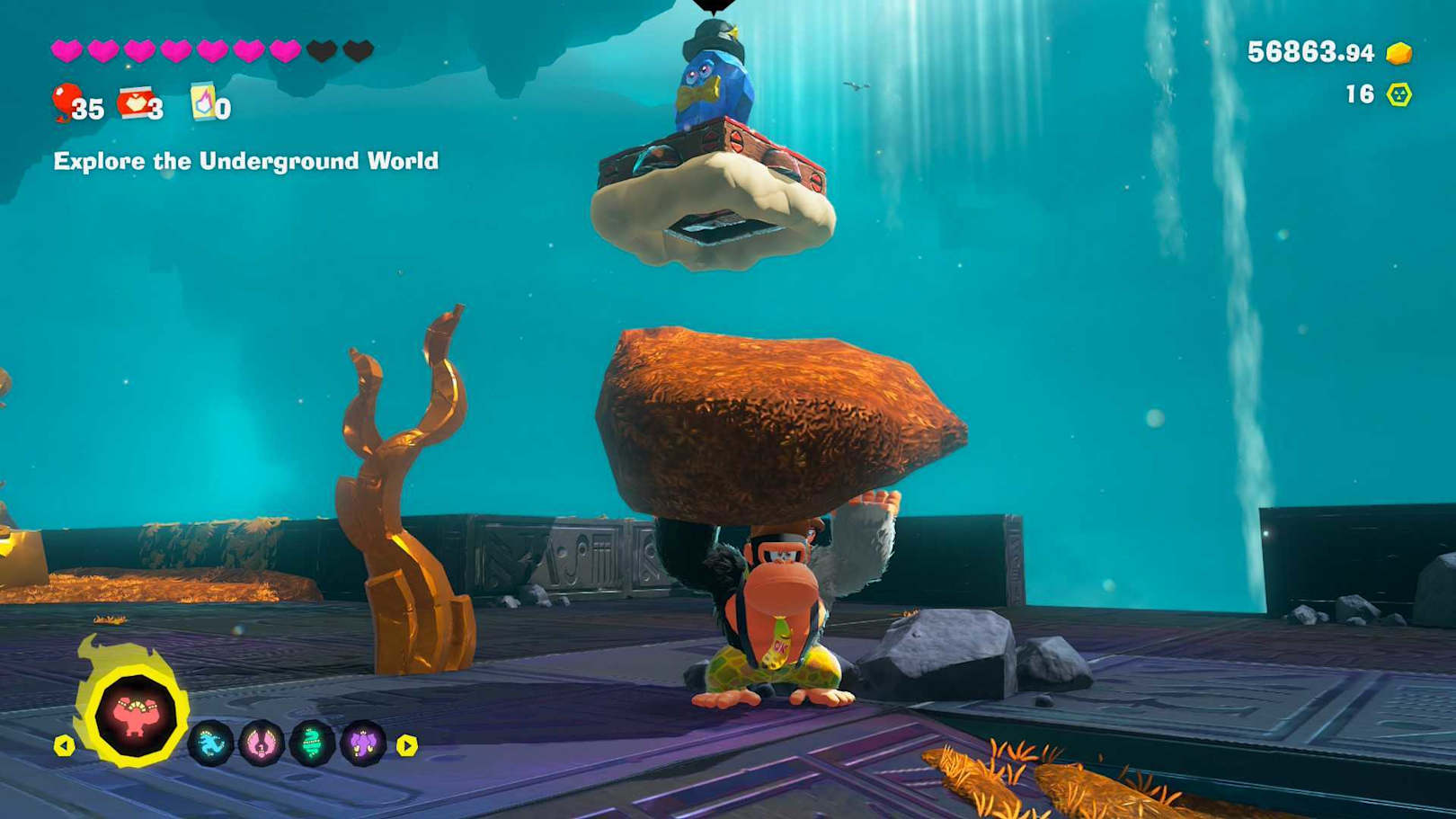1456x819 pixels.
Task: Activate the green Snake Bananza icon
Action: coord(312,743)
